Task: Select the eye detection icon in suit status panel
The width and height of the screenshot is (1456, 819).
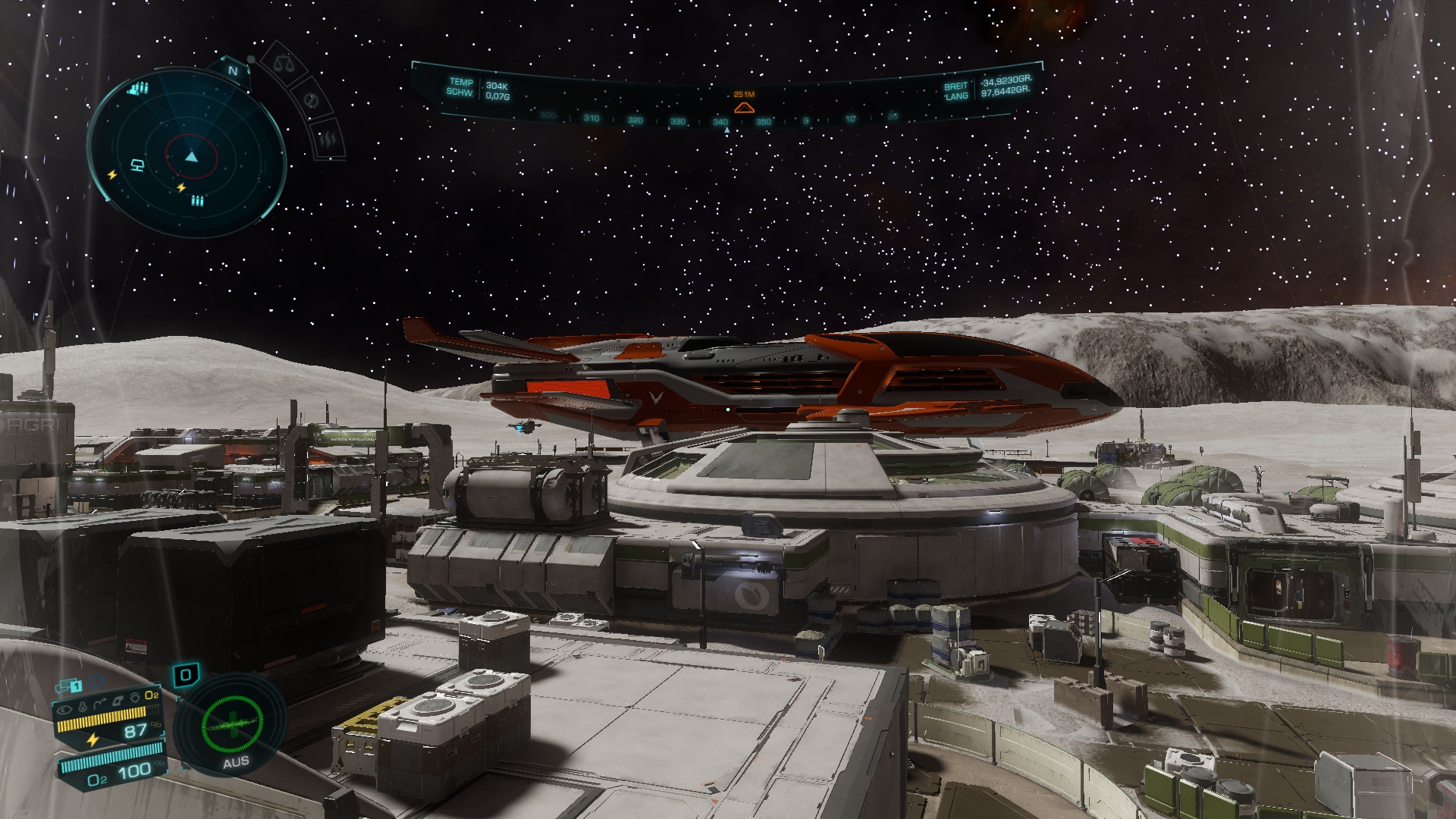Action: pos(63,710)
